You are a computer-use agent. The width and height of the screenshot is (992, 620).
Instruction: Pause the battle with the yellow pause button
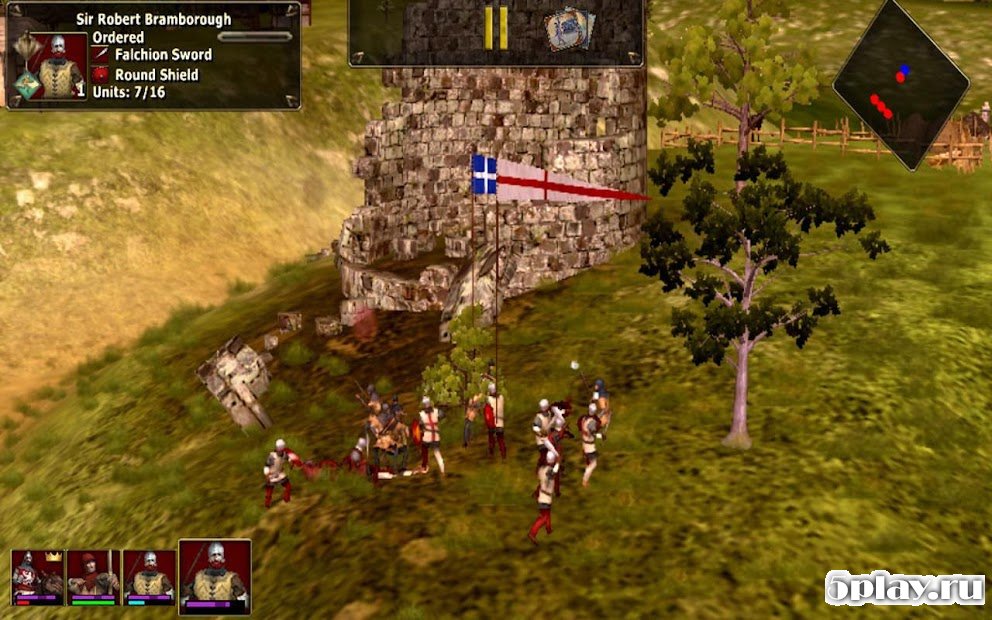496,28
